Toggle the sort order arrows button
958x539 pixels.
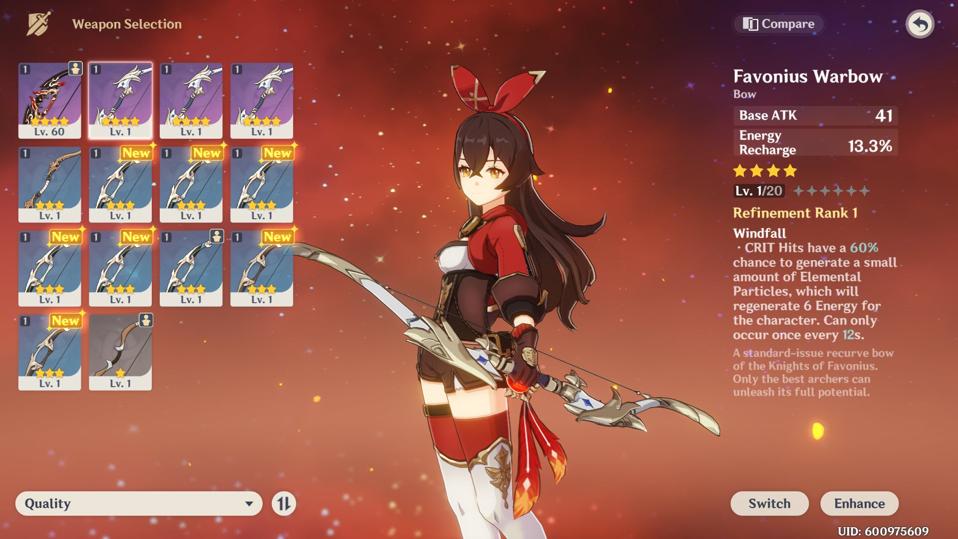(x=284, y=503)
